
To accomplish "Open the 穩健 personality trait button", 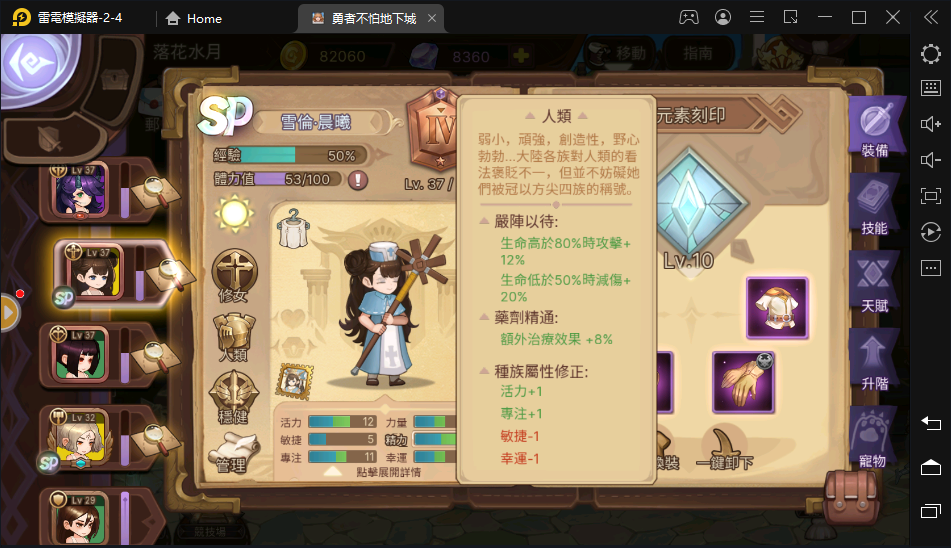I will point(234,397).
